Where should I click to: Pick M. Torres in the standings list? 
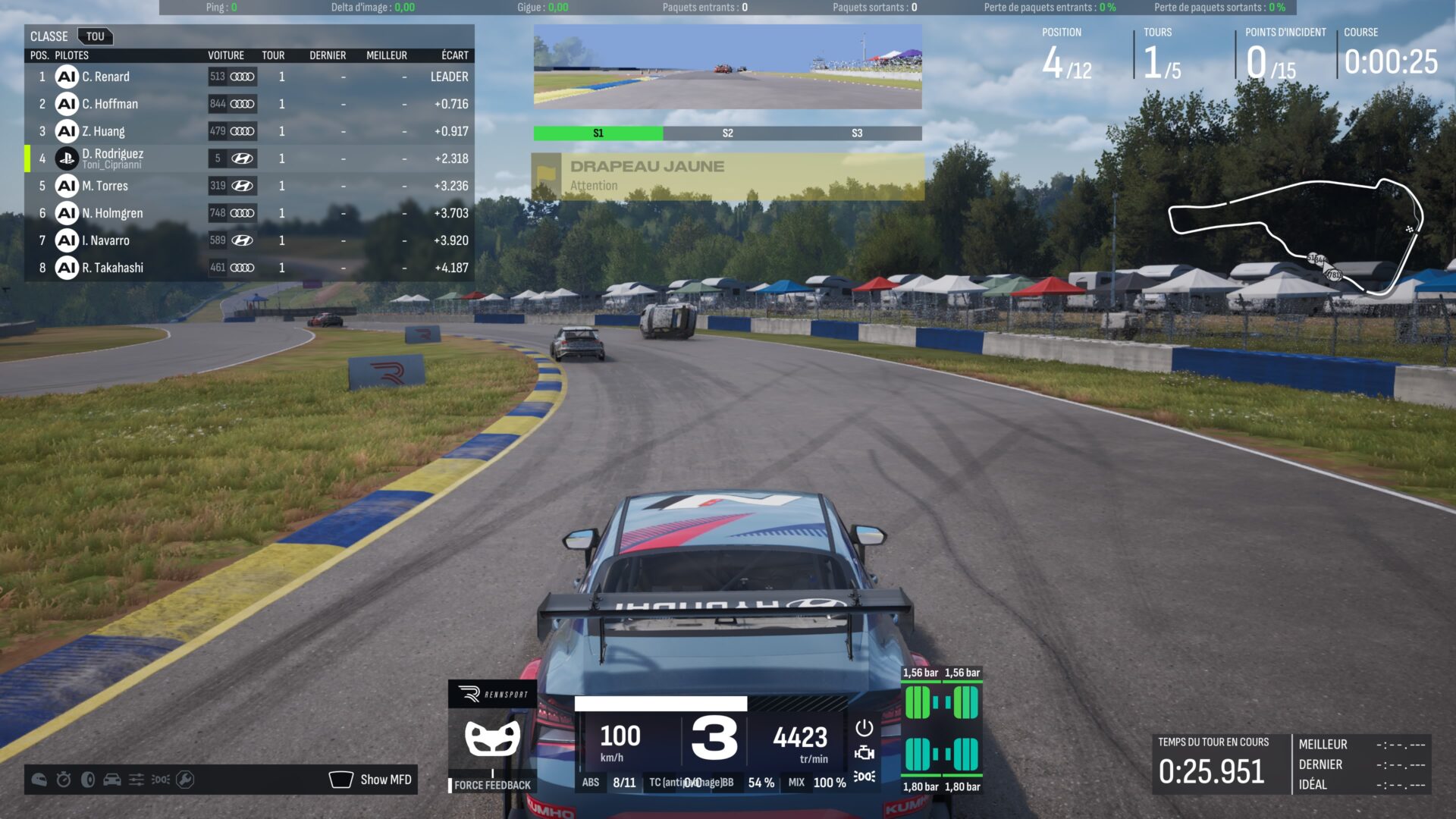[x=249, y=186]
